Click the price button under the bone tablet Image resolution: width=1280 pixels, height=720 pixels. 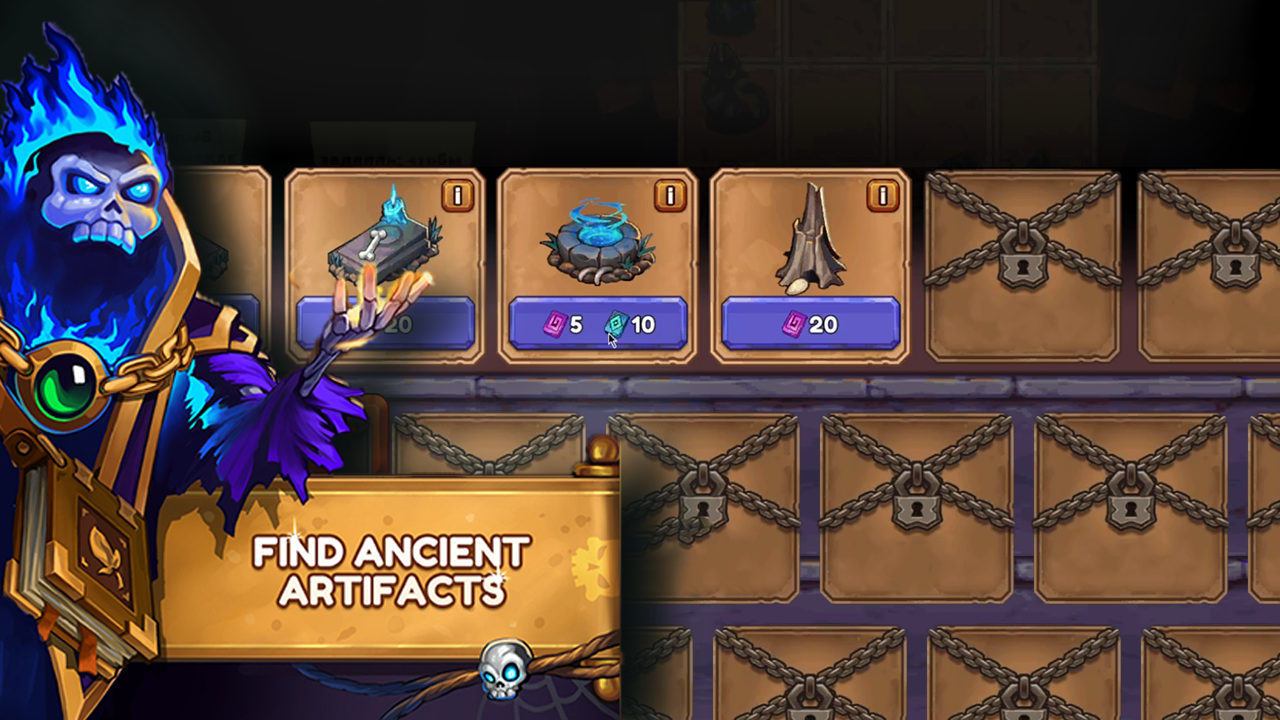pyautogui.click(x=385, y=324)
